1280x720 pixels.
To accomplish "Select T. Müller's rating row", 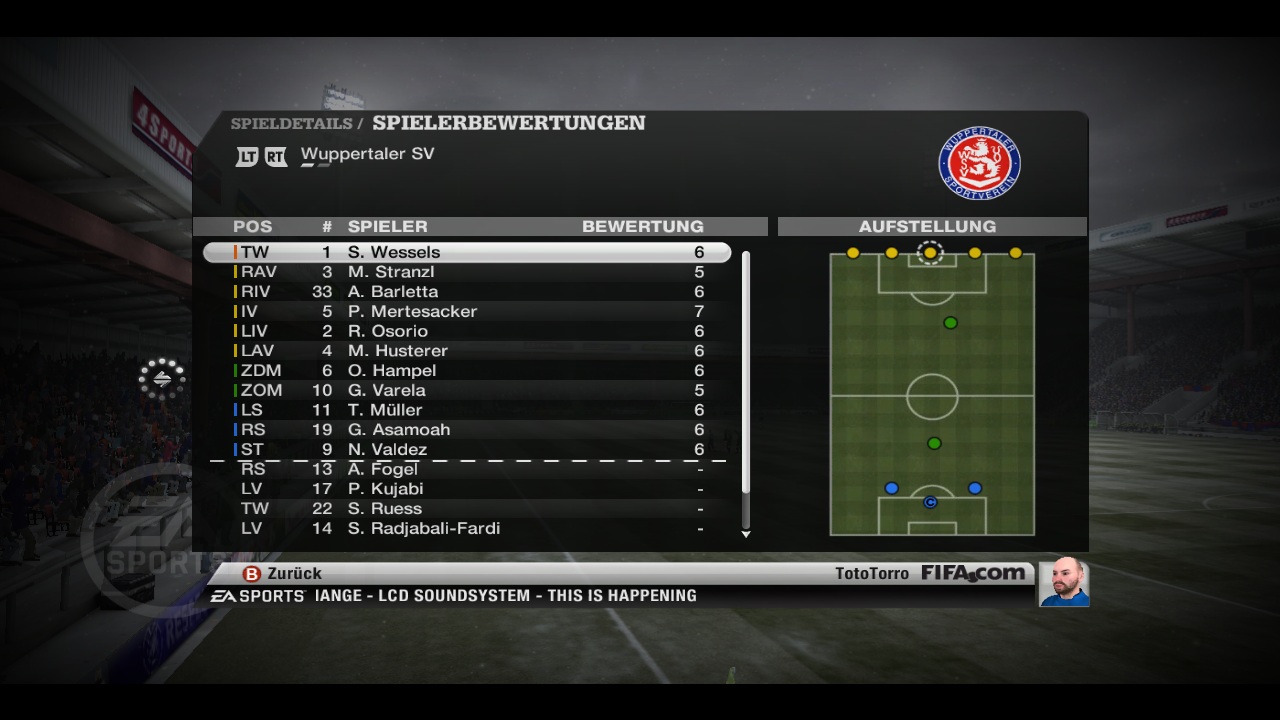I will 467,410.
